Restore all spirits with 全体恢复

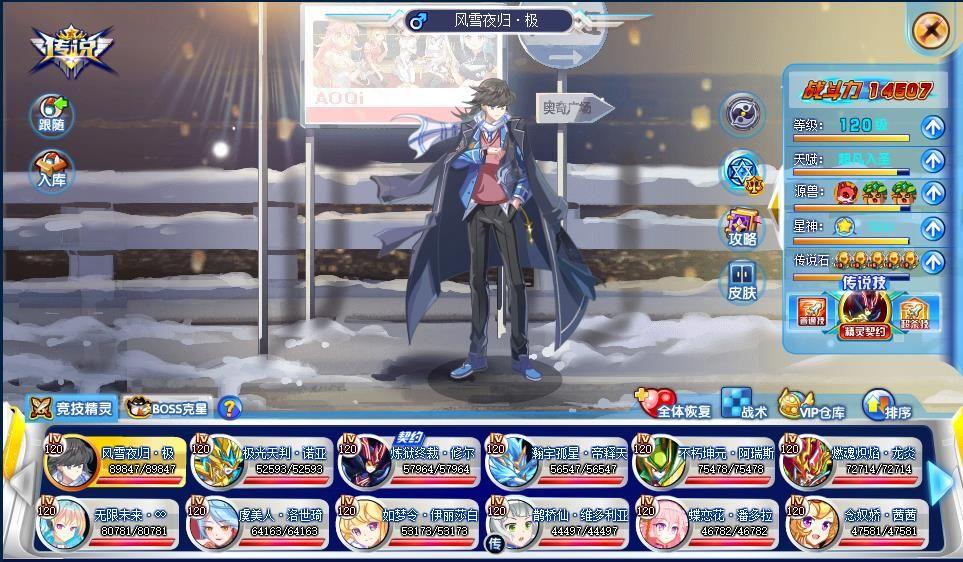coord(674,405)
